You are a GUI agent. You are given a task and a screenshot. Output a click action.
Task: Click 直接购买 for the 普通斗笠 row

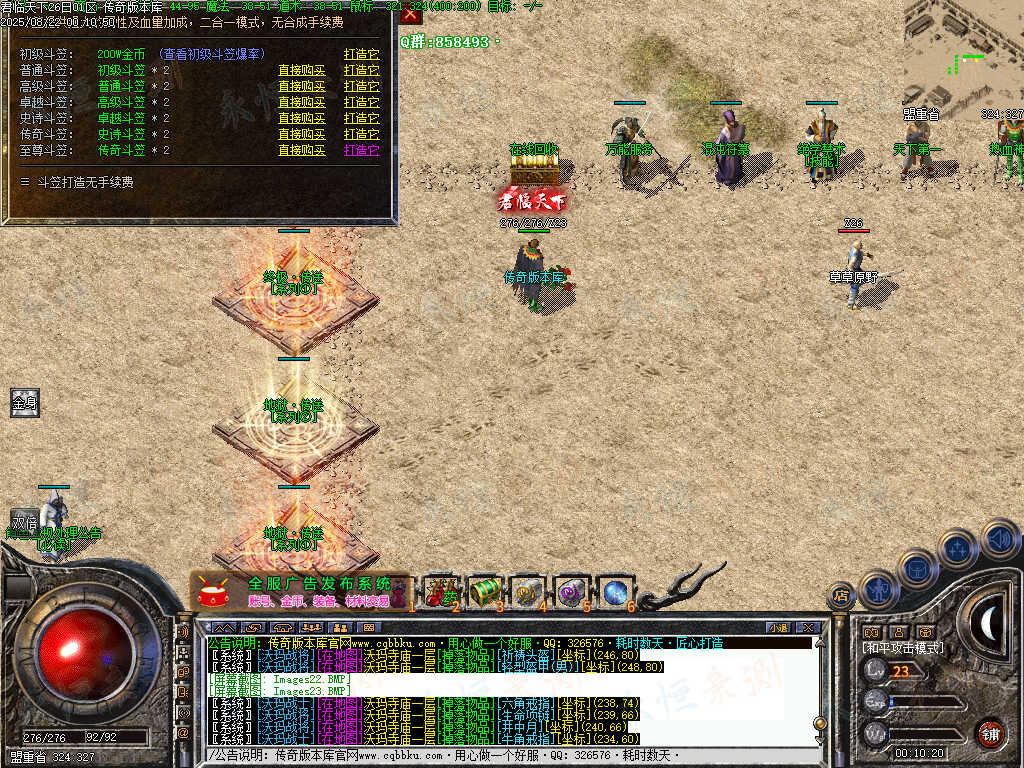coord(301,70)
